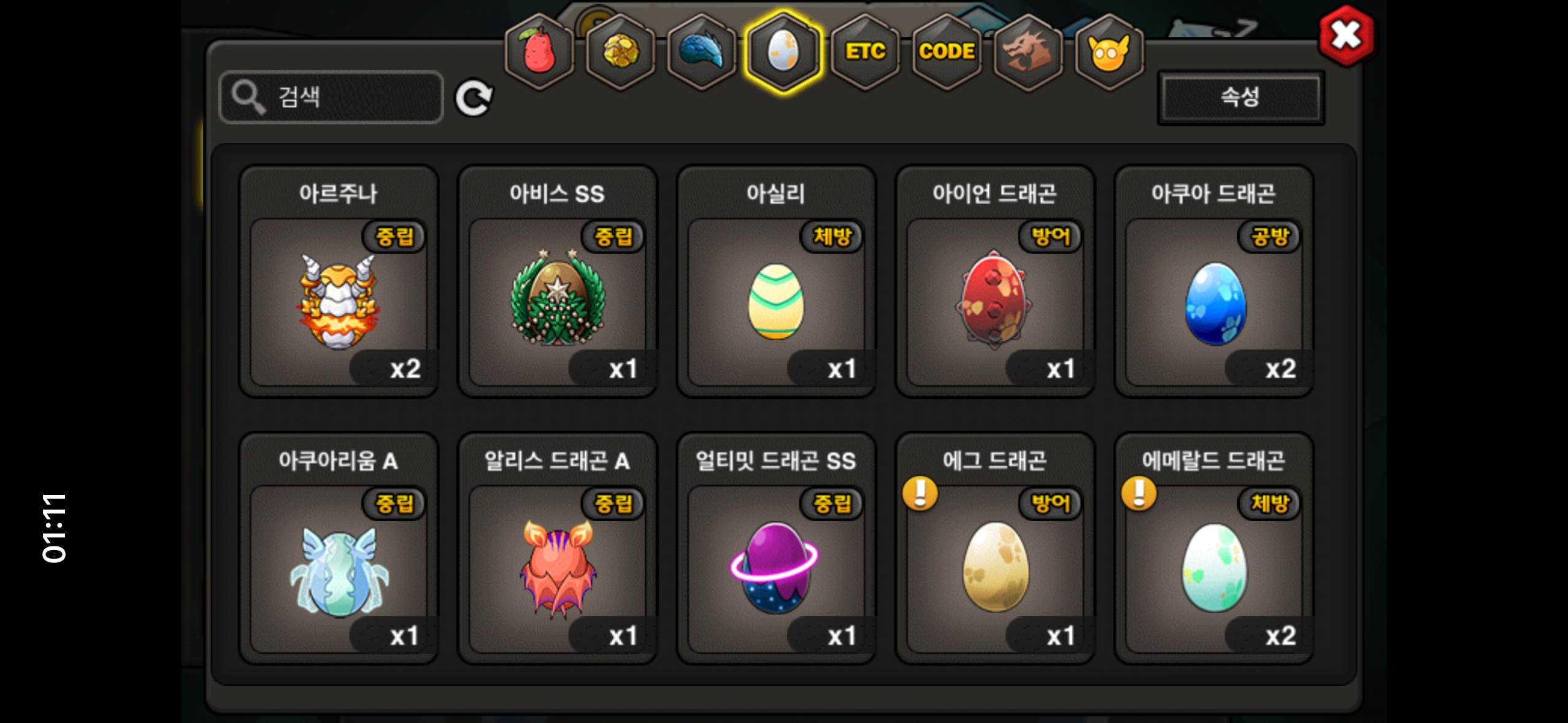Select the yellow horned creature tab

(1109, 52)
